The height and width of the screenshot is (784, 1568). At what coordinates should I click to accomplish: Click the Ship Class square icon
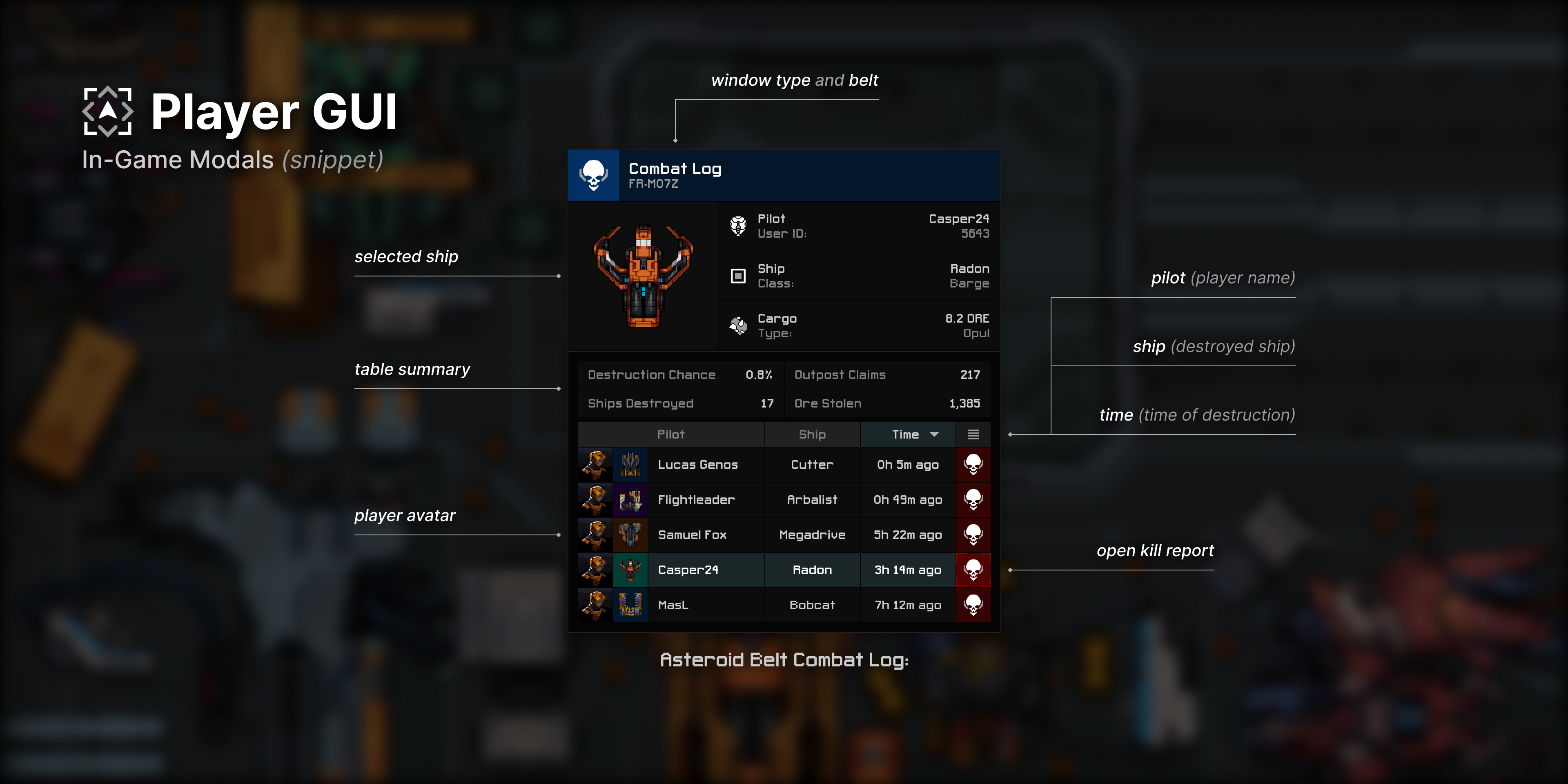click(738, 275)
